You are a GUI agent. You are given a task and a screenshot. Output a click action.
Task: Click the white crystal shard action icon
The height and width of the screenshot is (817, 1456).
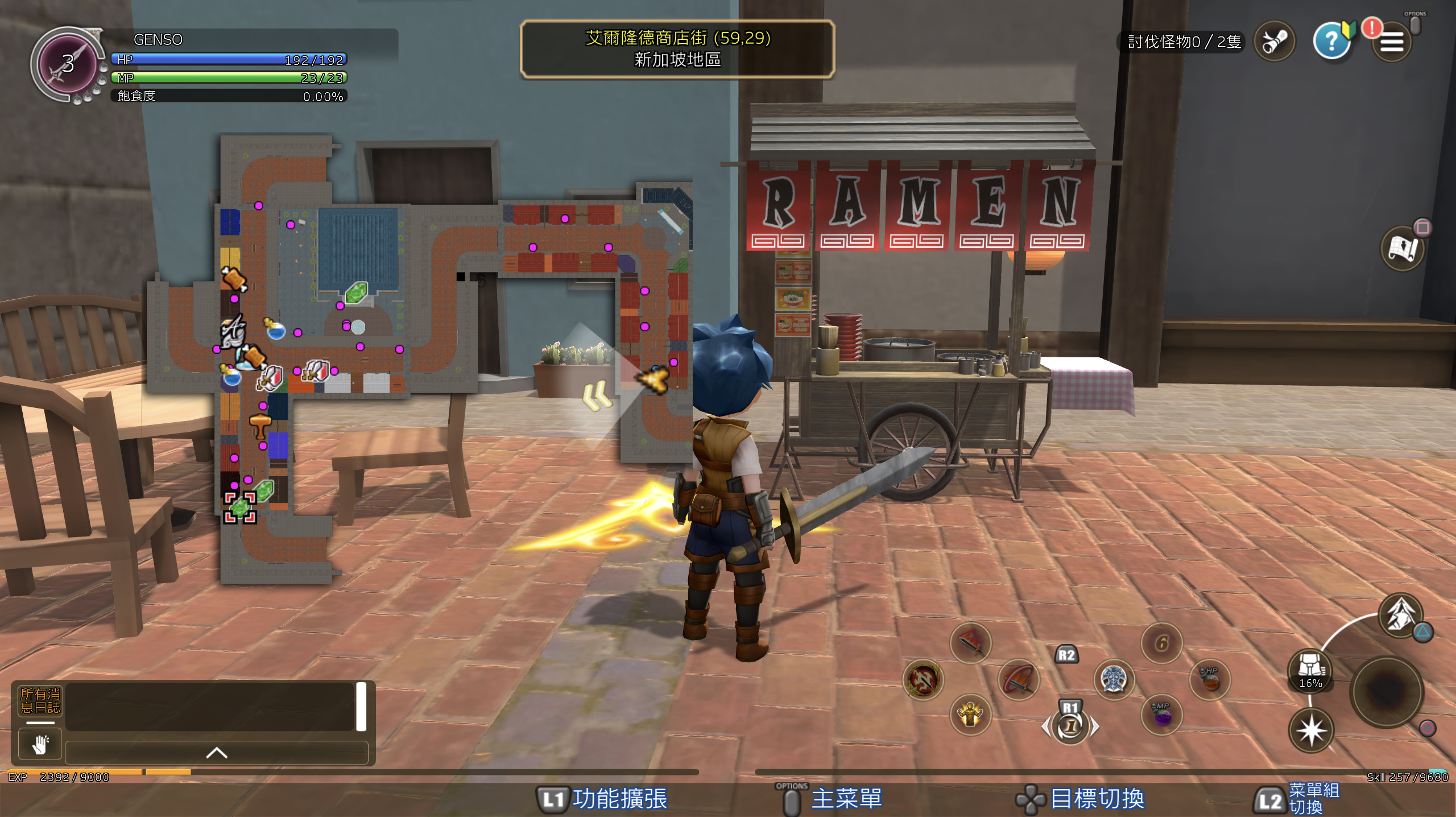point(1400,615)
